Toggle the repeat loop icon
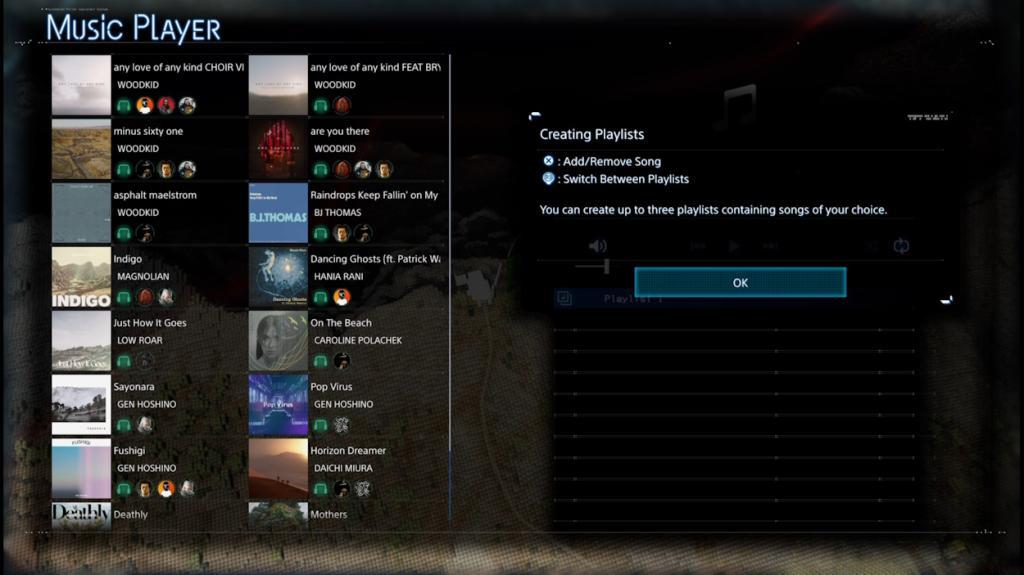 [901, 246]
